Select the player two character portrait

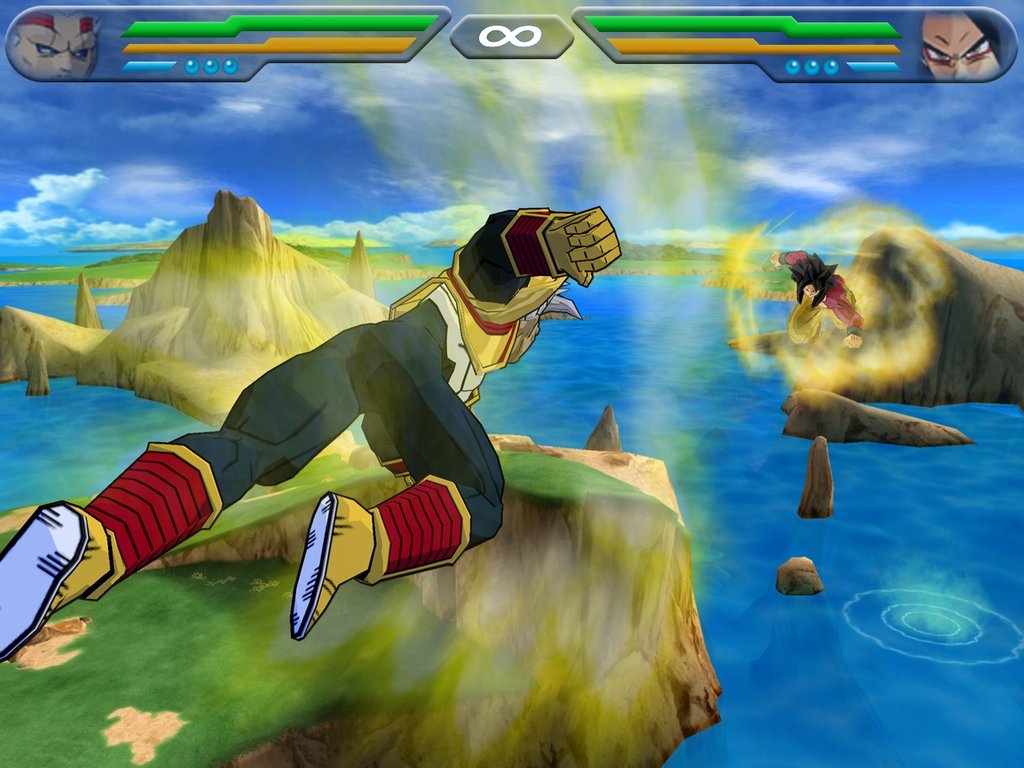pos(961,45)
